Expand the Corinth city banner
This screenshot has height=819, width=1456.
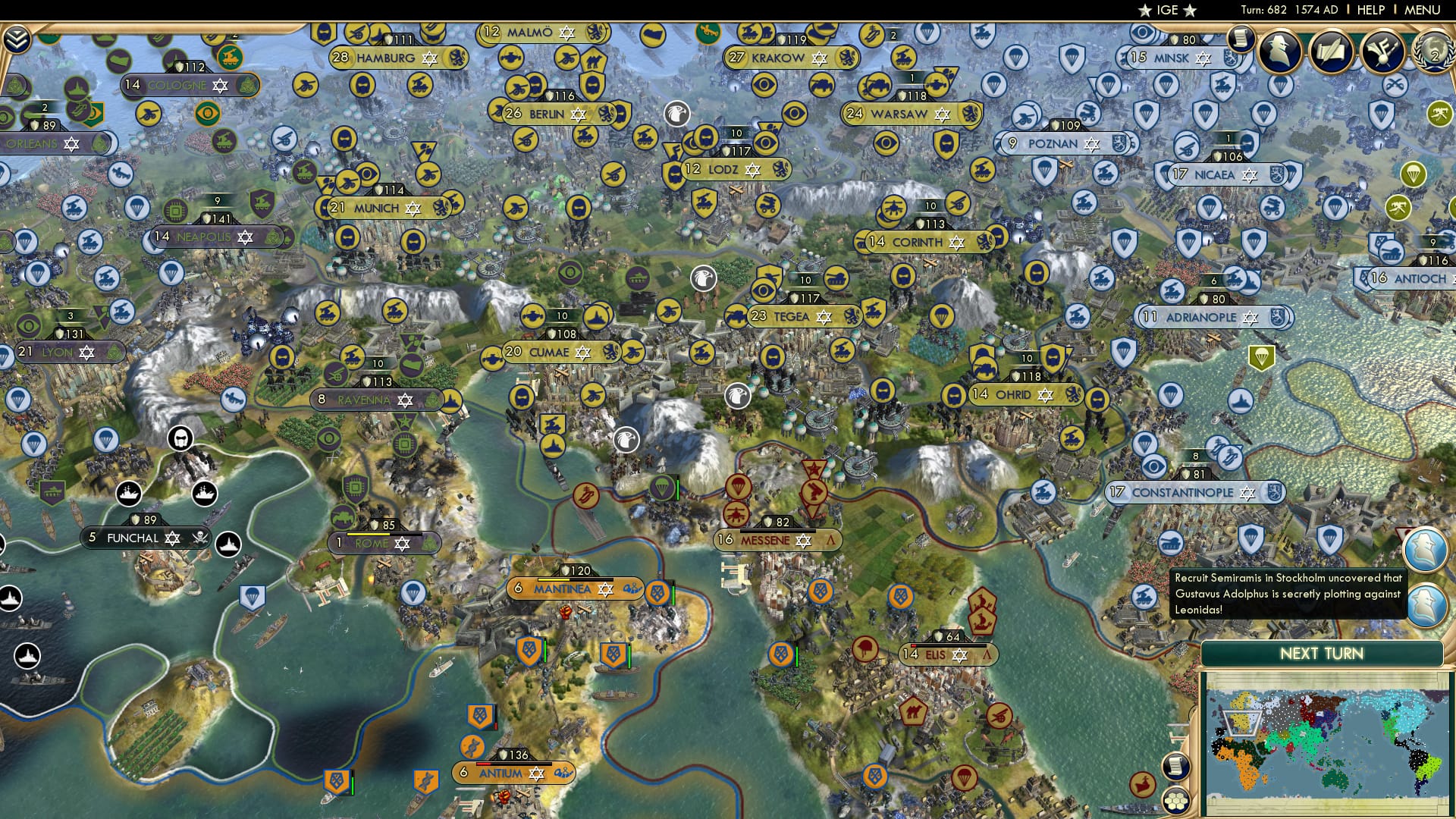click(x=922, y=243)
